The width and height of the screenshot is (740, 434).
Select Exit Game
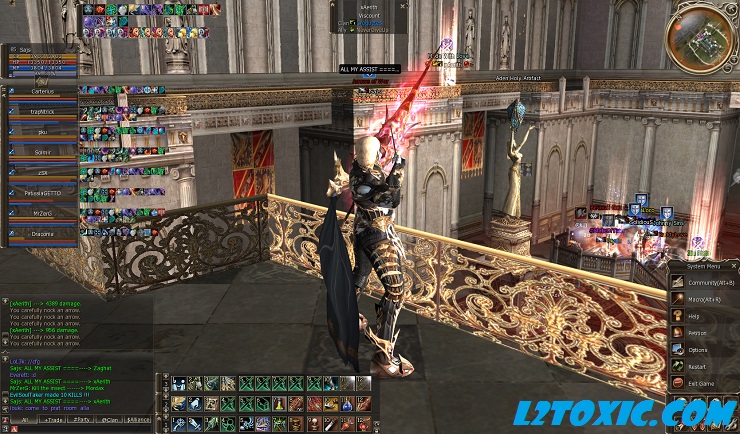pyautogui.click(x=700, y=383)
